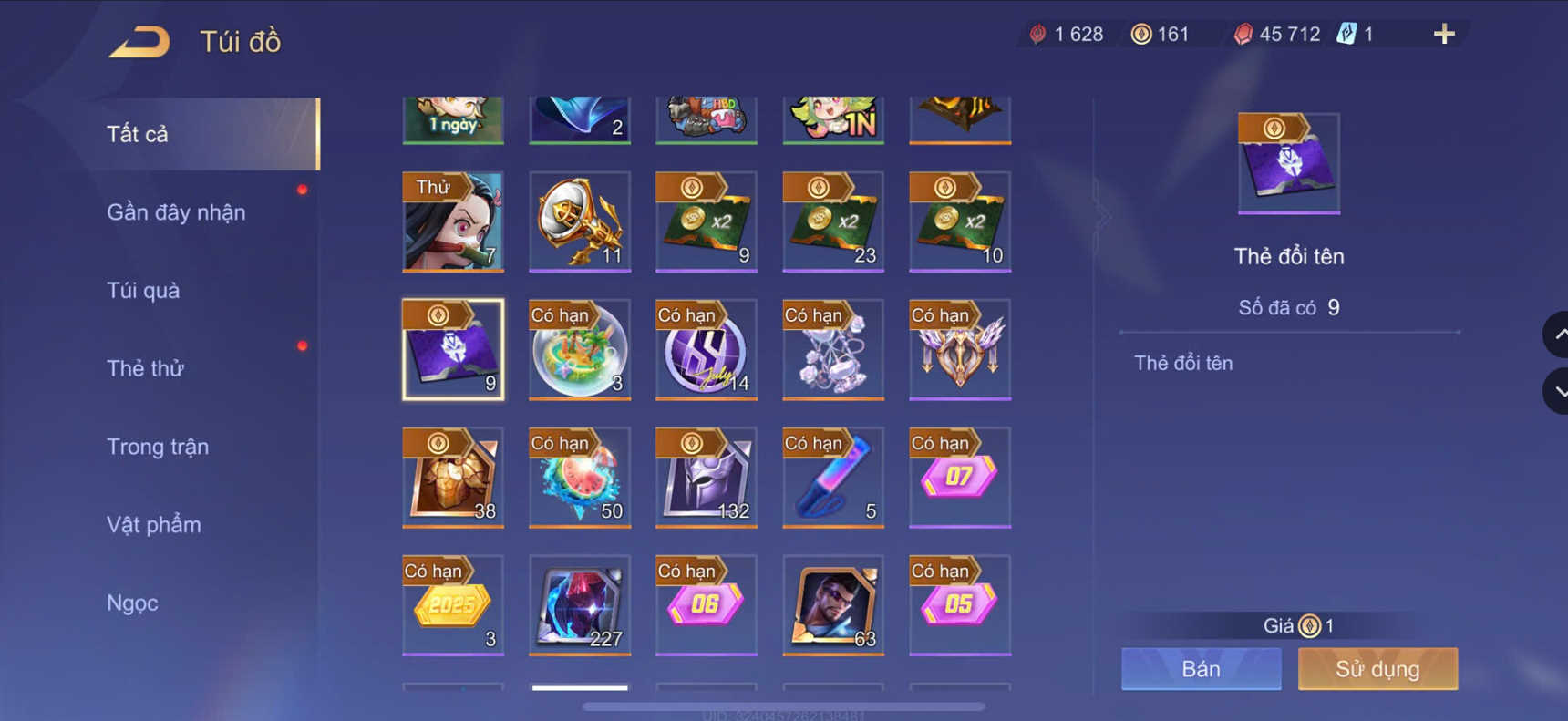Screen dimensions: 1568x721
Task: Open the 2025 gold badge item
Action: pos(453,604)
